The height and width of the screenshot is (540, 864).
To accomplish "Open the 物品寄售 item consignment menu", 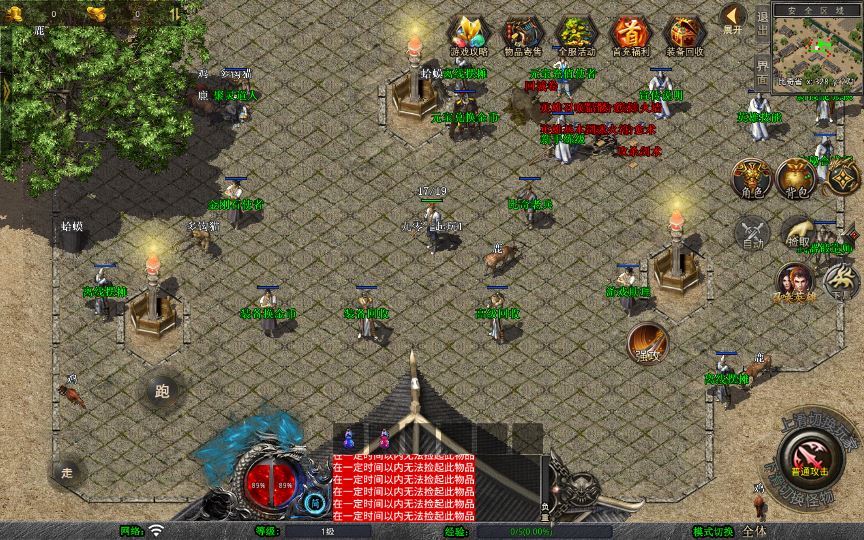I will click(523, 34).
